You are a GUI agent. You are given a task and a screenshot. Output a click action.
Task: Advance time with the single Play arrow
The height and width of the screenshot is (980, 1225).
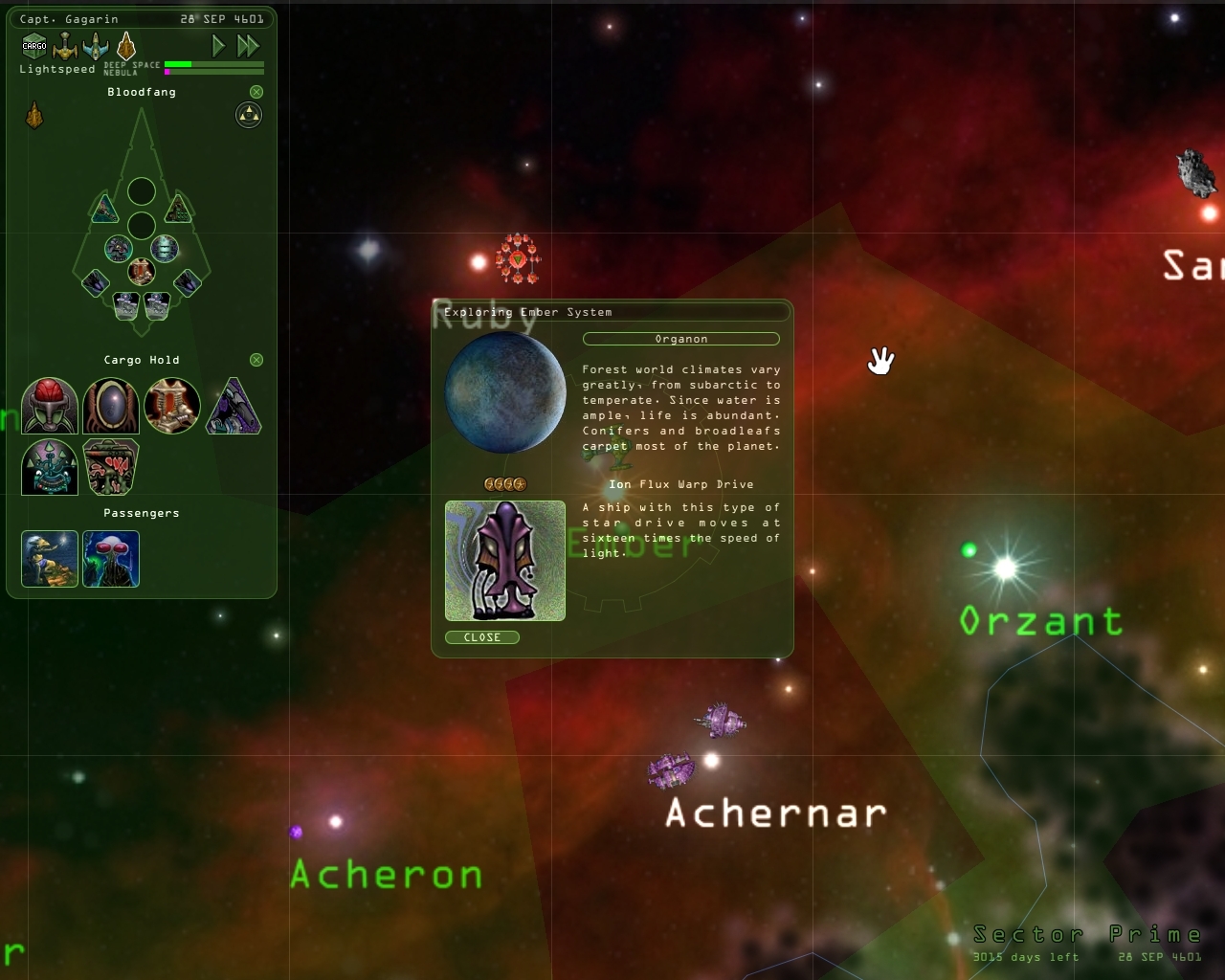[217, 45]
